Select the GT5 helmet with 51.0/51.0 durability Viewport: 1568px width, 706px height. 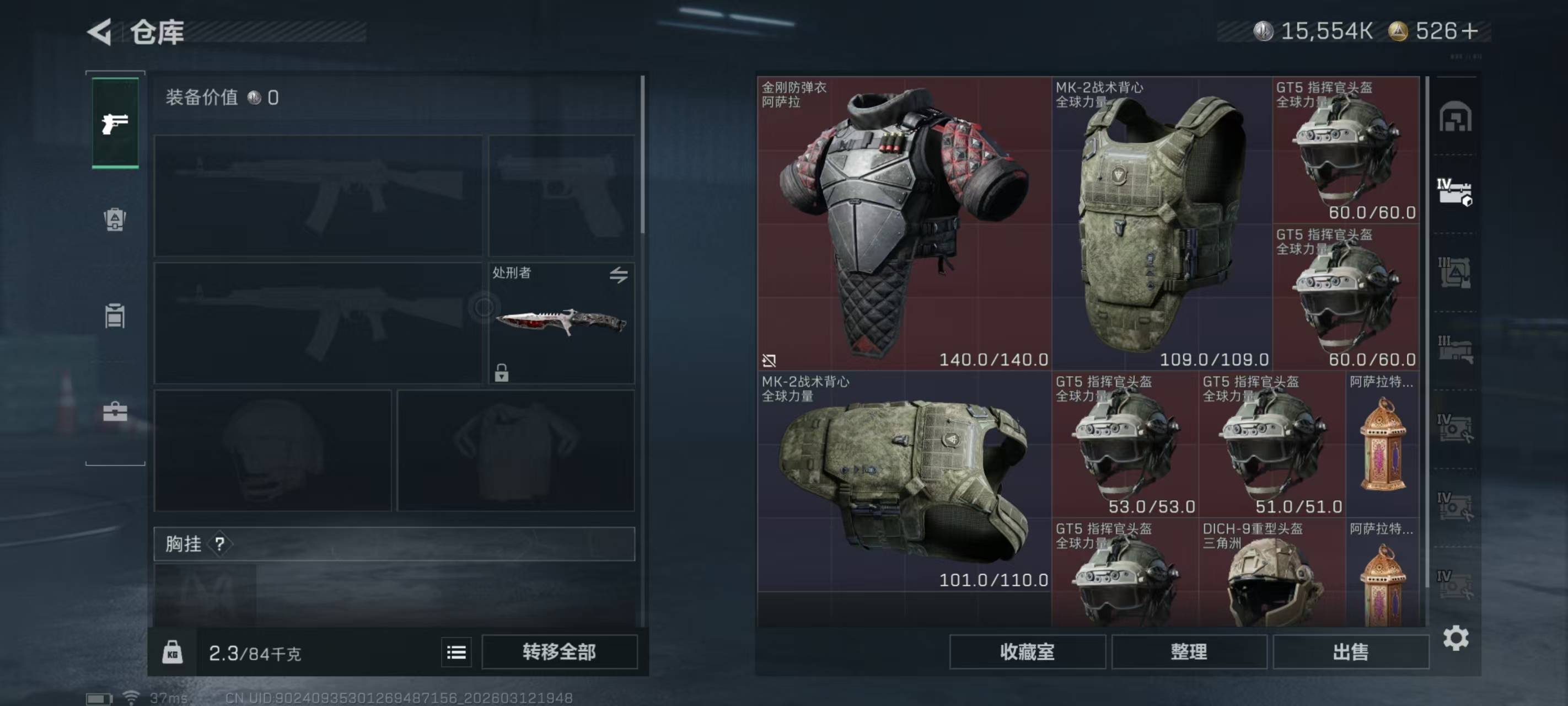[x=1271, y=445]
